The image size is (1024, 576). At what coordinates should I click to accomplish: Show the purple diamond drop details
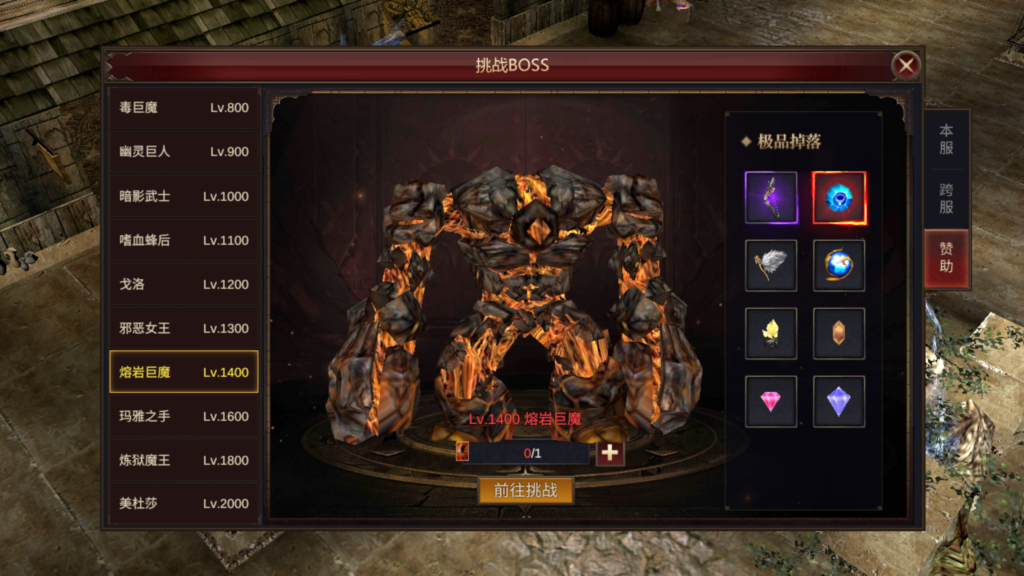click(x=839, y=402)
